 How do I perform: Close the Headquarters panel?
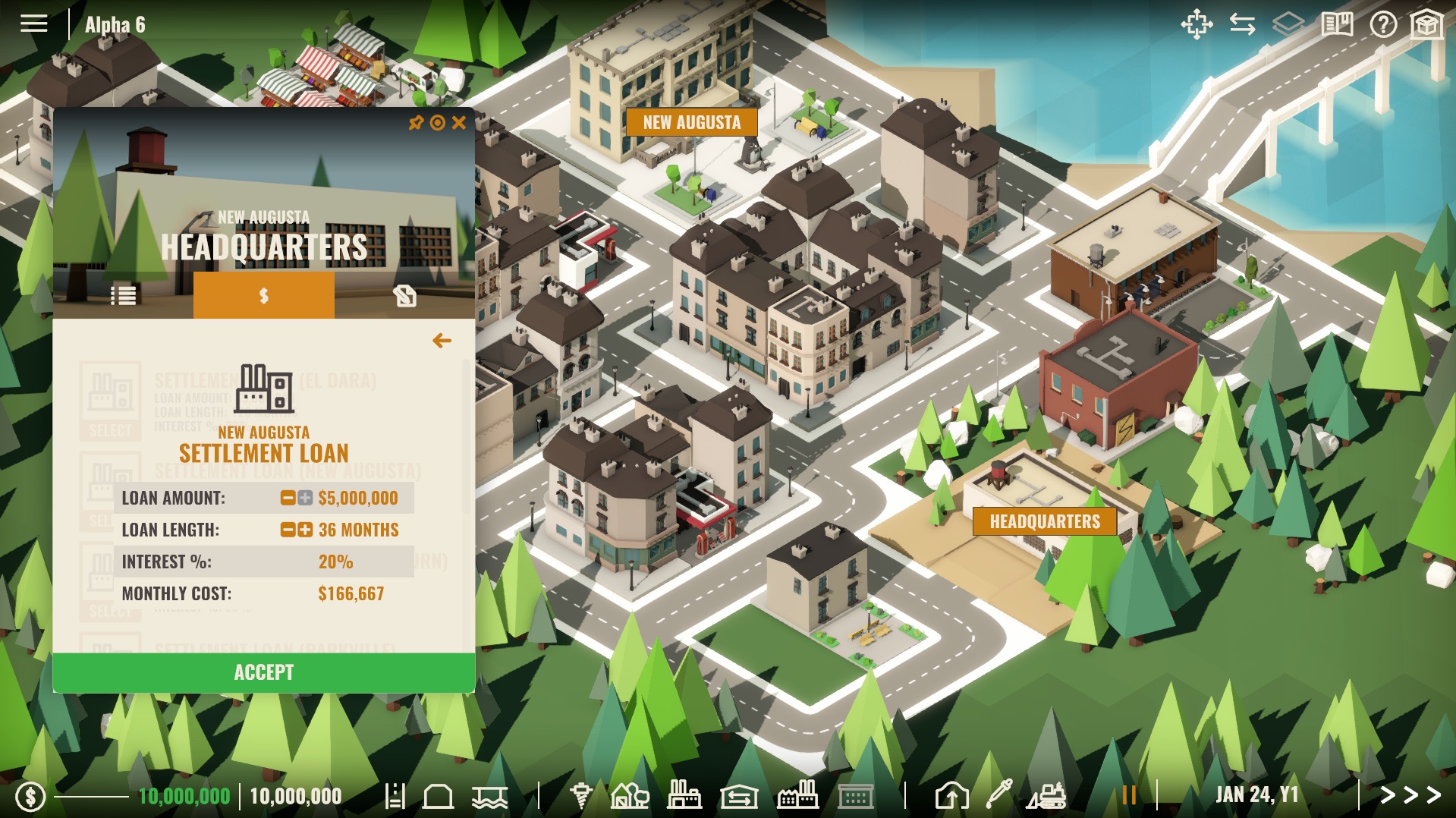tap(459, 122)
